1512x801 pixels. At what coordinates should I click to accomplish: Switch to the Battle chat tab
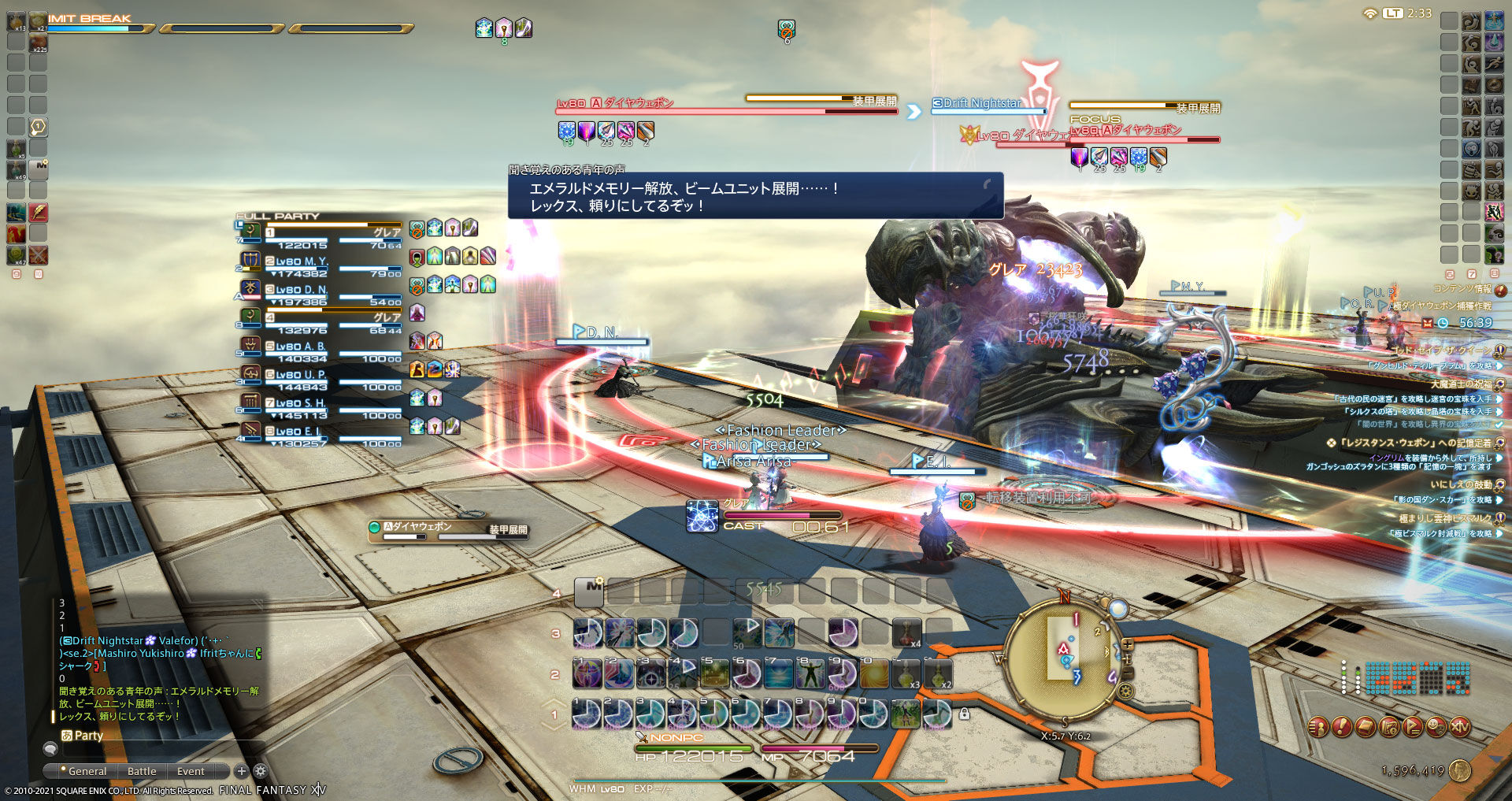142,771
